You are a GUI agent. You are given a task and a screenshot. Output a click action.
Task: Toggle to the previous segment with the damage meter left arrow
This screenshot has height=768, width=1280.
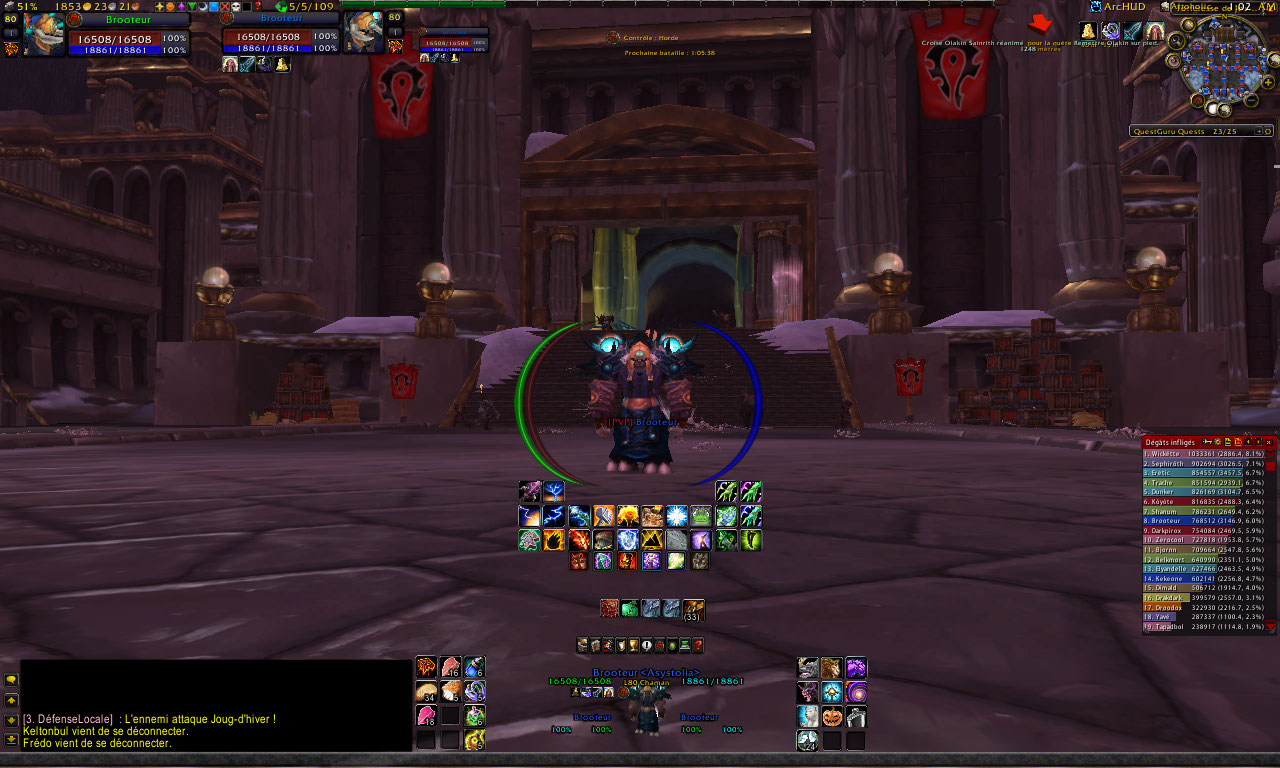coord(1248,442)
